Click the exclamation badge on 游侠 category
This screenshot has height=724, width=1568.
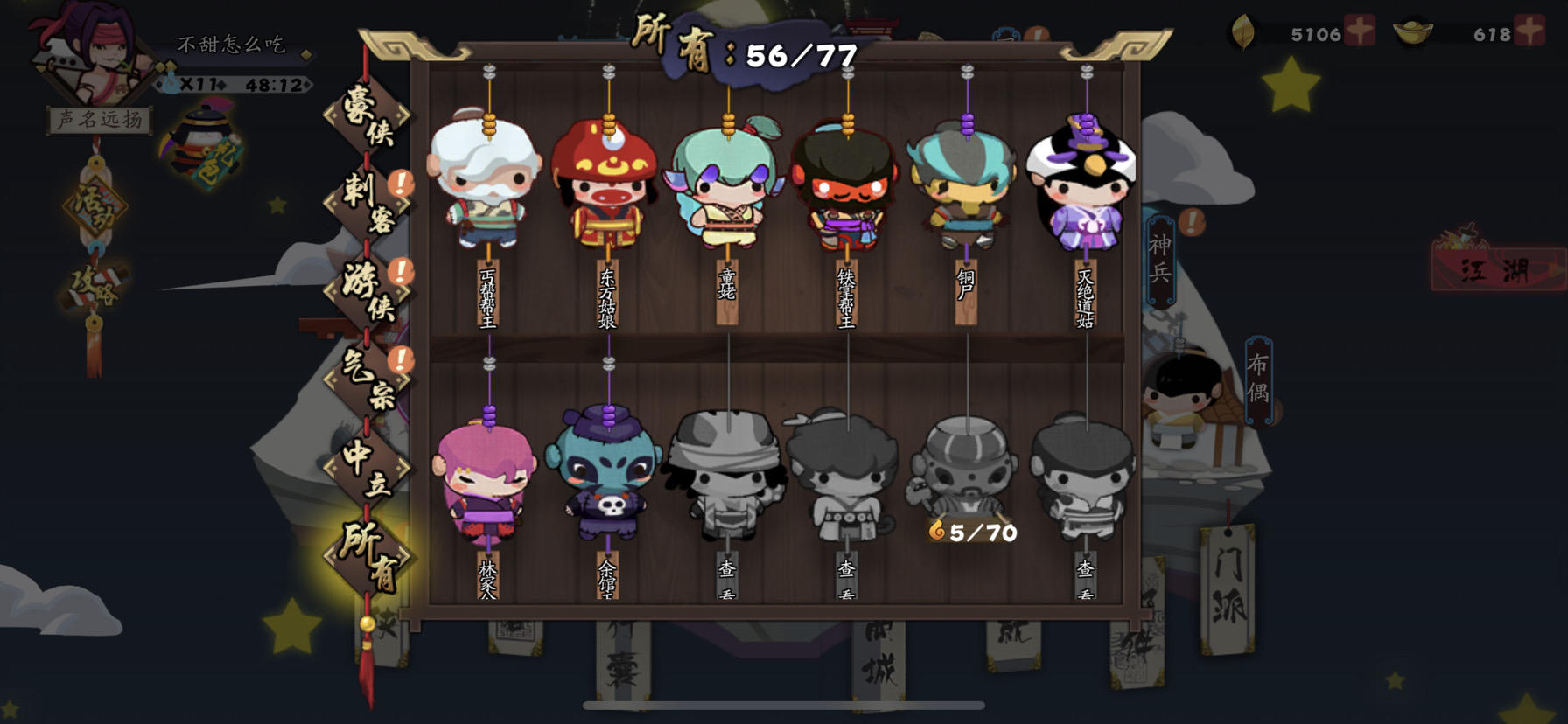402,271
